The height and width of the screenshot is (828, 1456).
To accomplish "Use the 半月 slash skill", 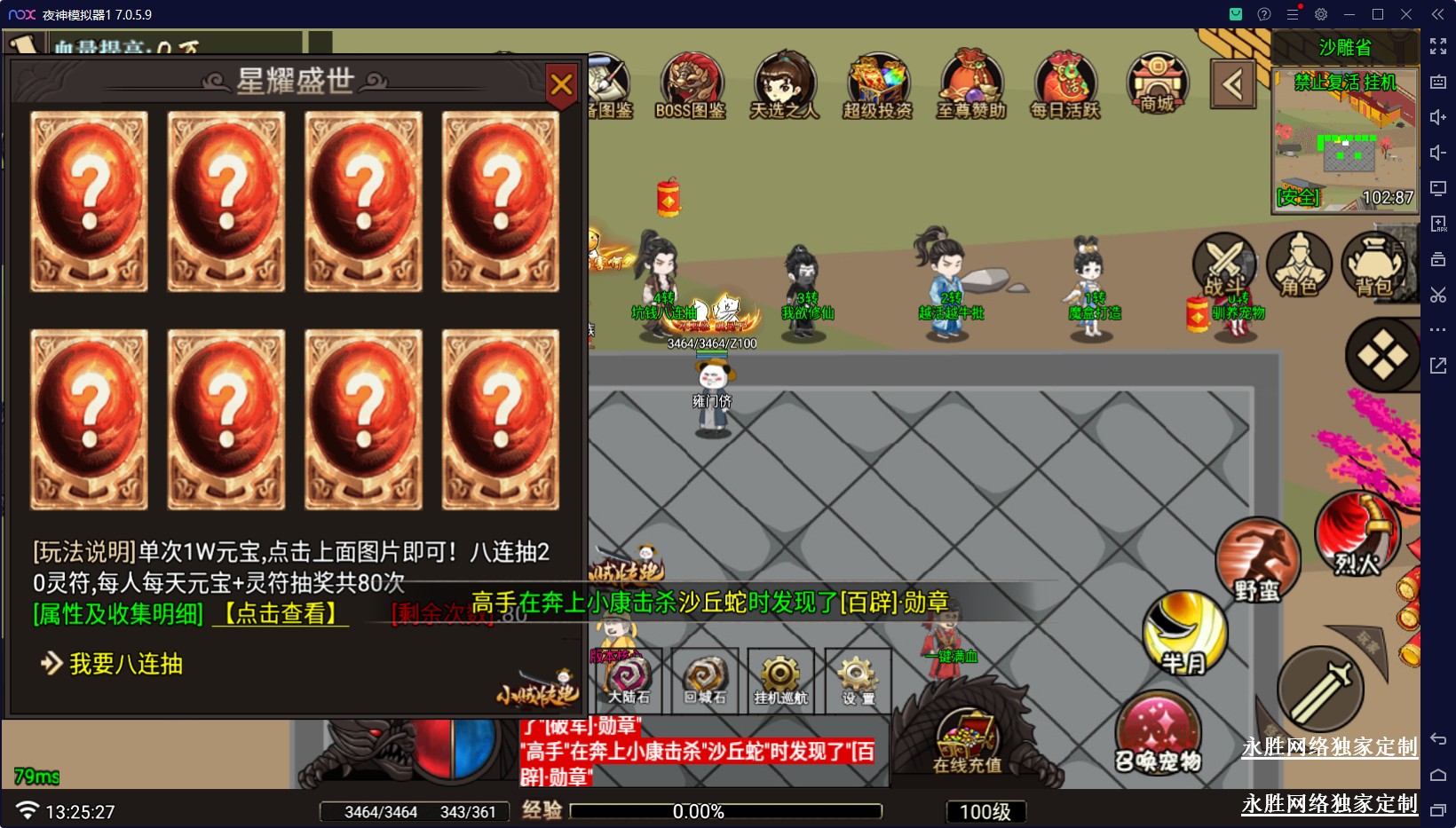I will click(x=1184, y=633).
